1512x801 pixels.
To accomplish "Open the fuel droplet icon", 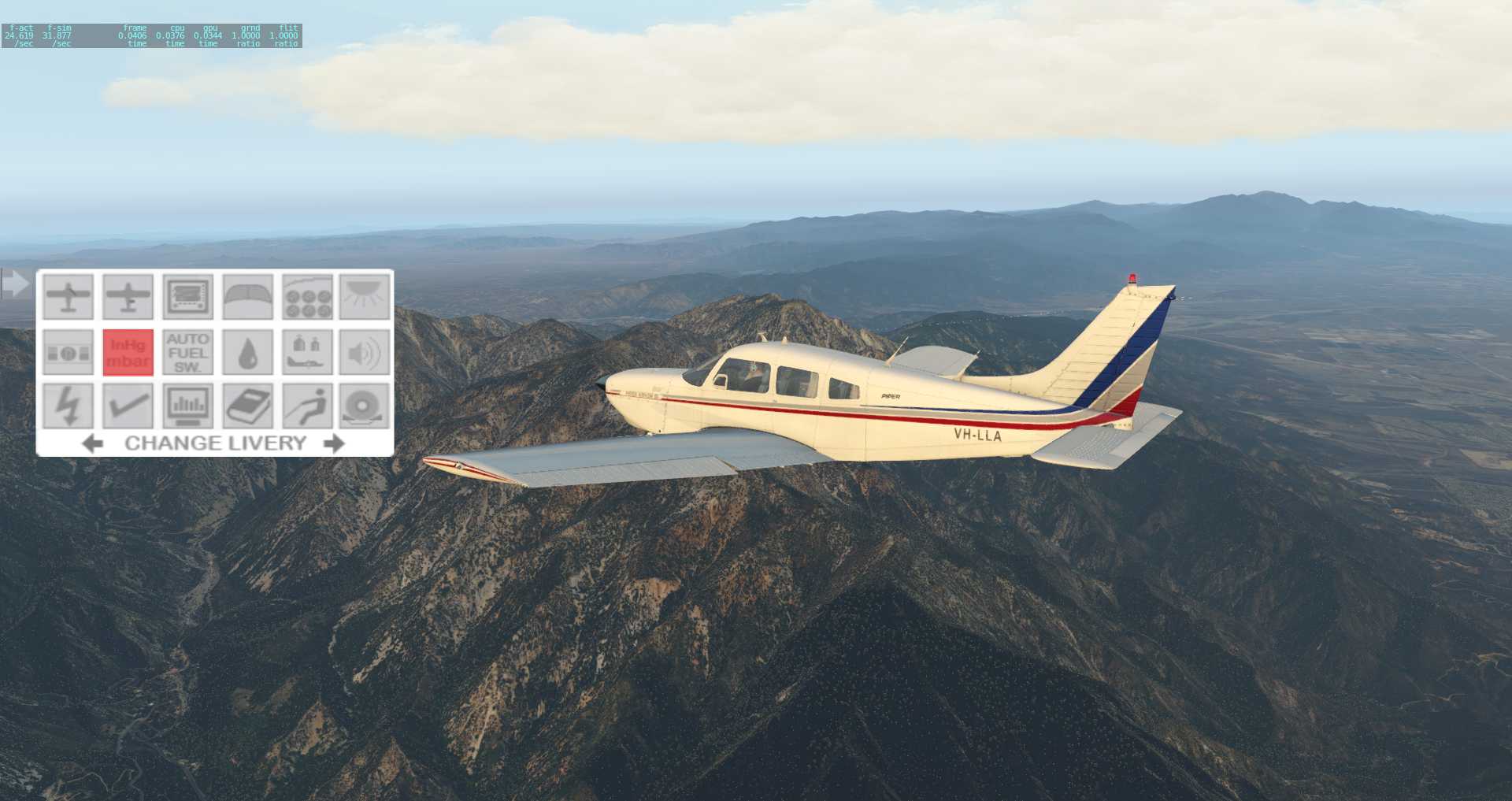I will 247,352.
